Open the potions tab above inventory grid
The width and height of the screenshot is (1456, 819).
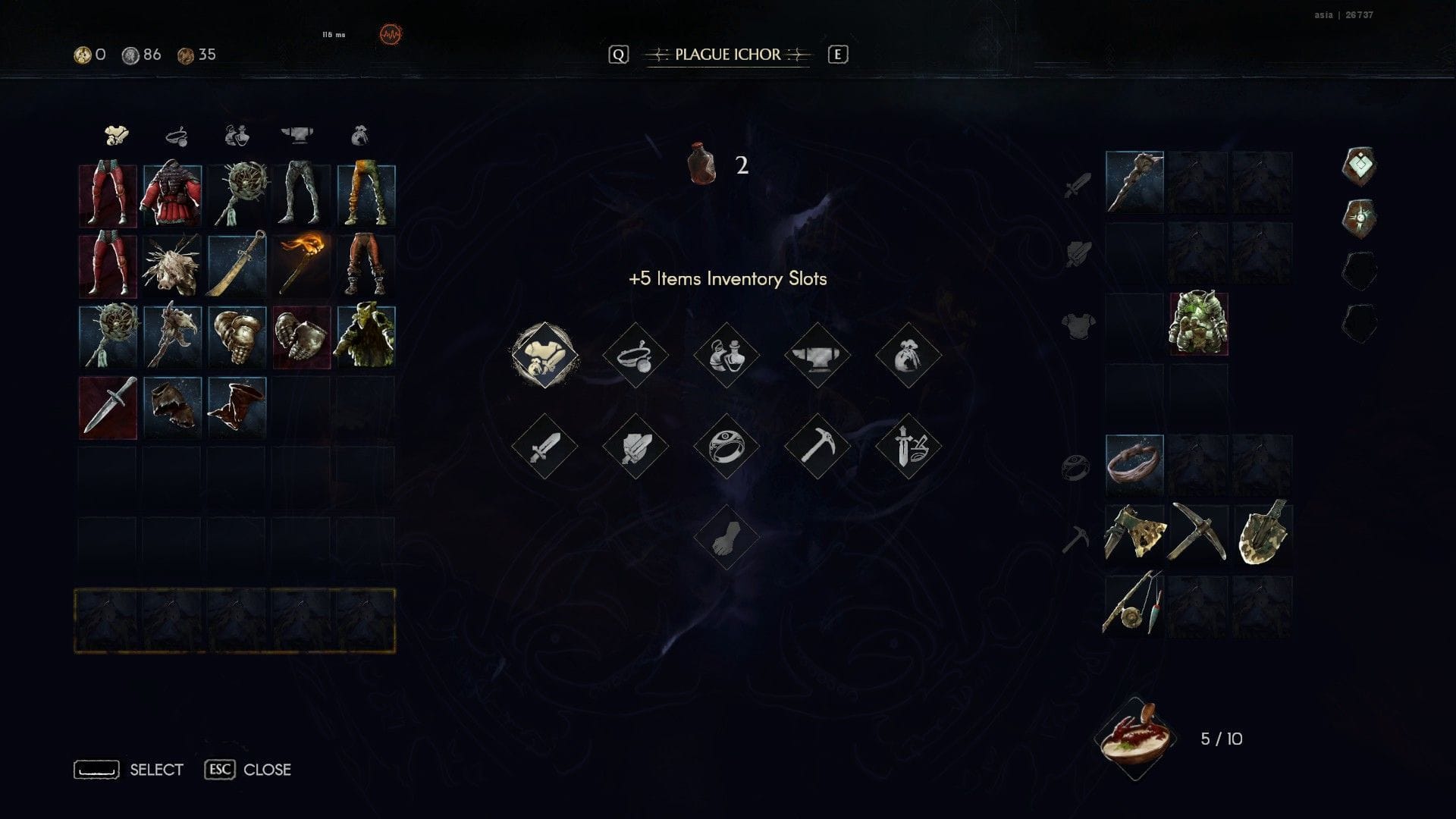pos(236,136)
